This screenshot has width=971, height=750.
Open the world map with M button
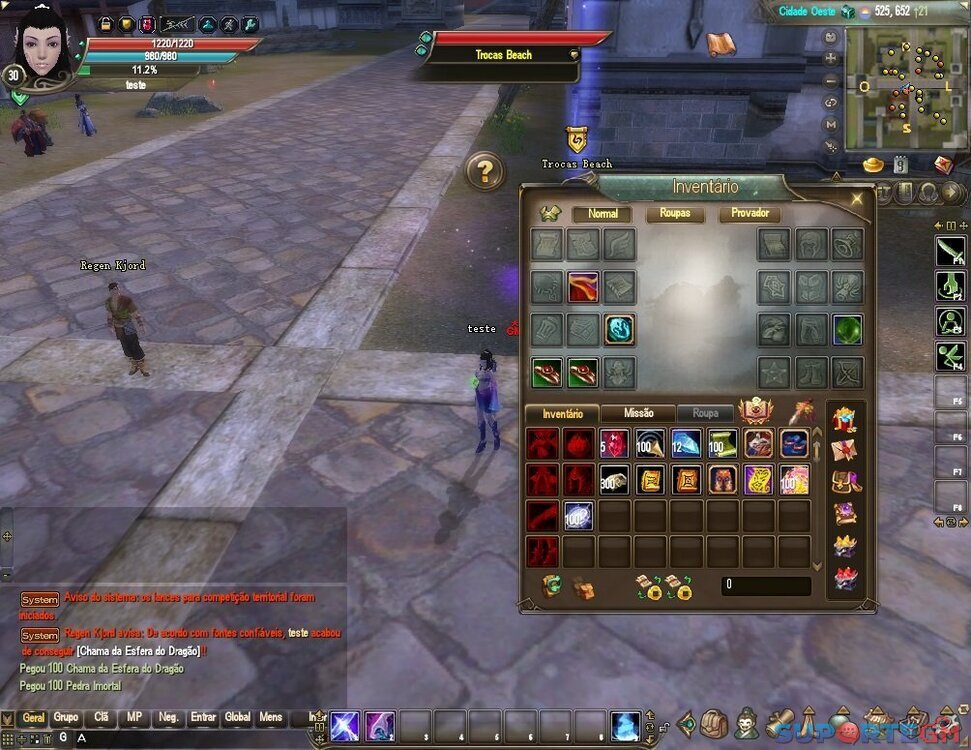[x=831, y=125]
